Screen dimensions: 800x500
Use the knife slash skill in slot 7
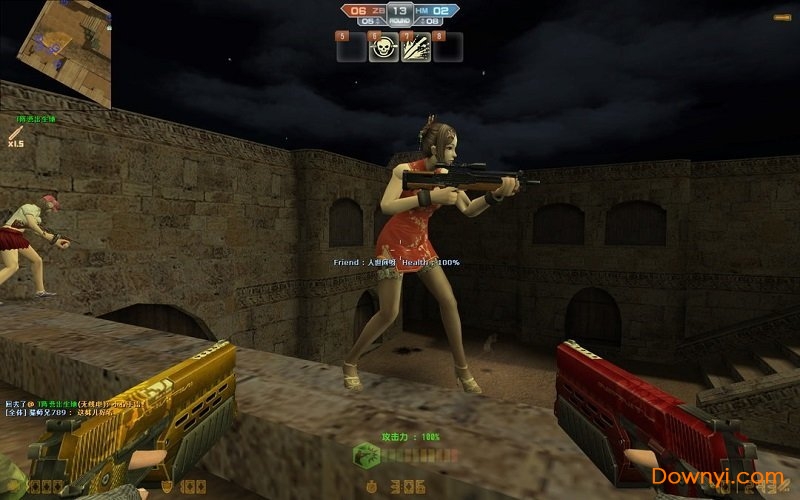coord(414,47)
